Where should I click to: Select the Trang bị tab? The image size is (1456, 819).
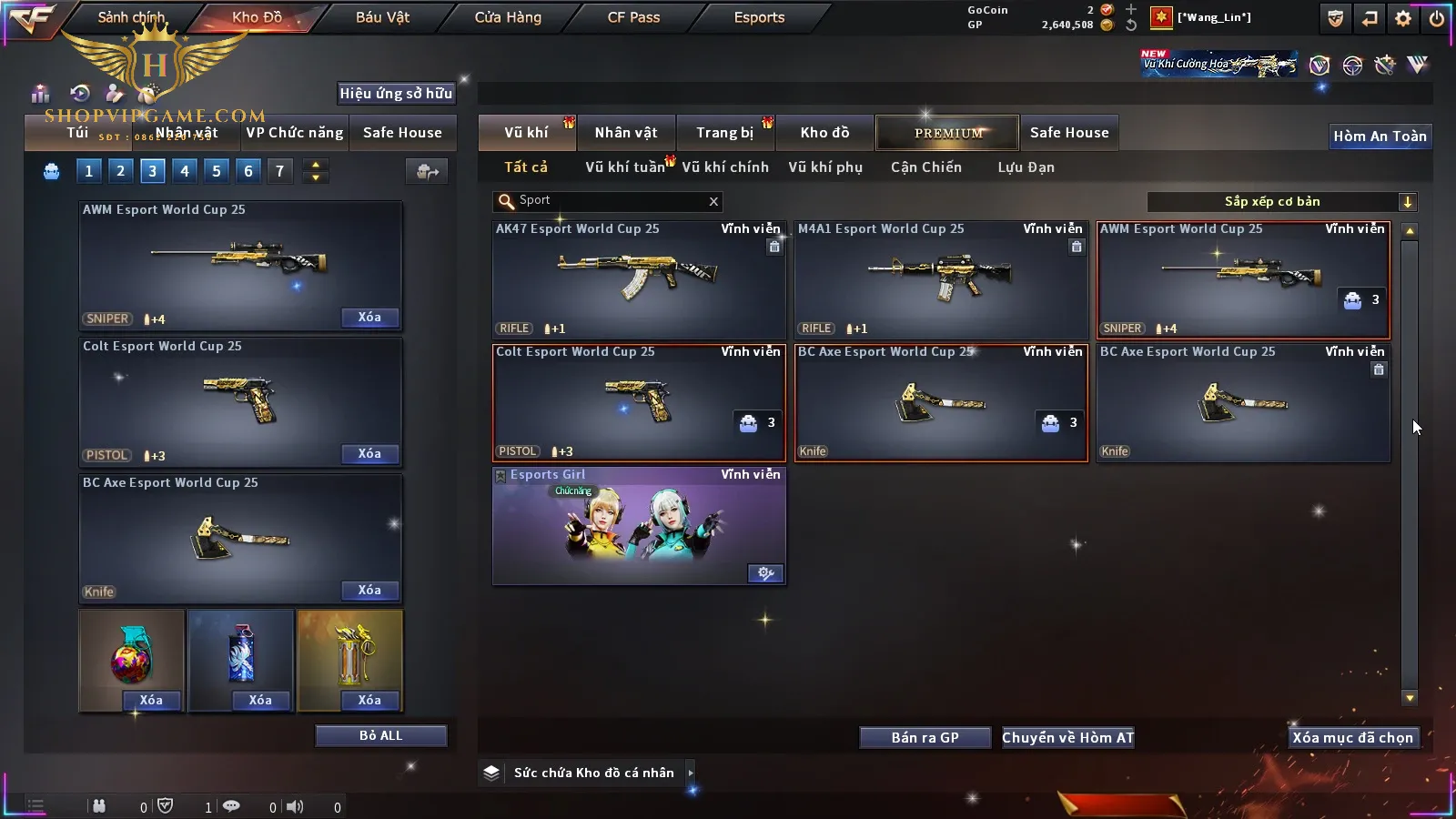pos(724,133)
